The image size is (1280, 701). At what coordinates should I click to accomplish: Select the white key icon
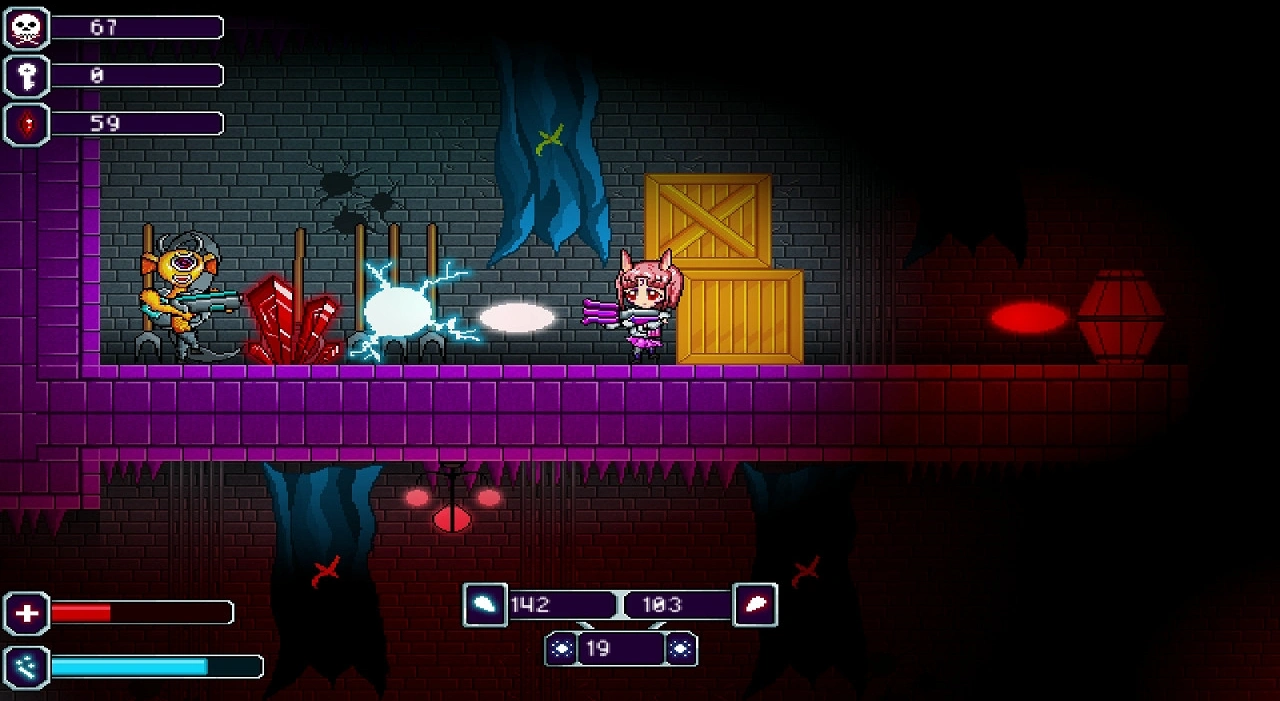pyautogui.click(x=27, y=76)
